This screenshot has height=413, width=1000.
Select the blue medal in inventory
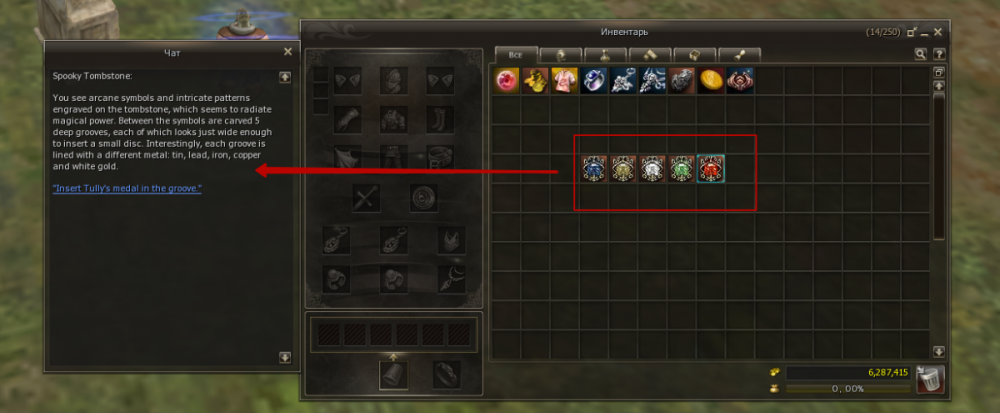596,169
